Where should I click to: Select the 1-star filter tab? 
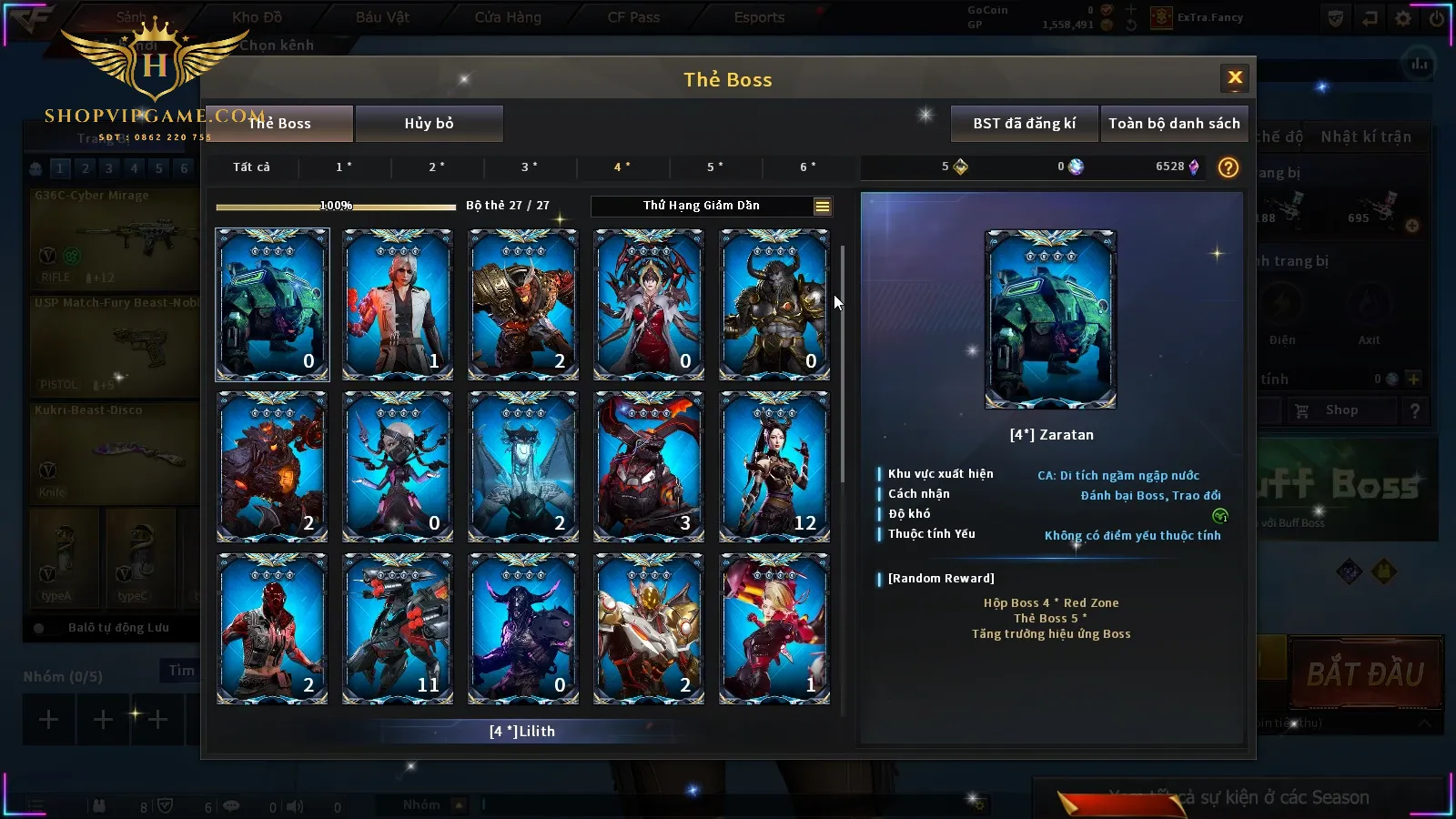coord(344,167)
